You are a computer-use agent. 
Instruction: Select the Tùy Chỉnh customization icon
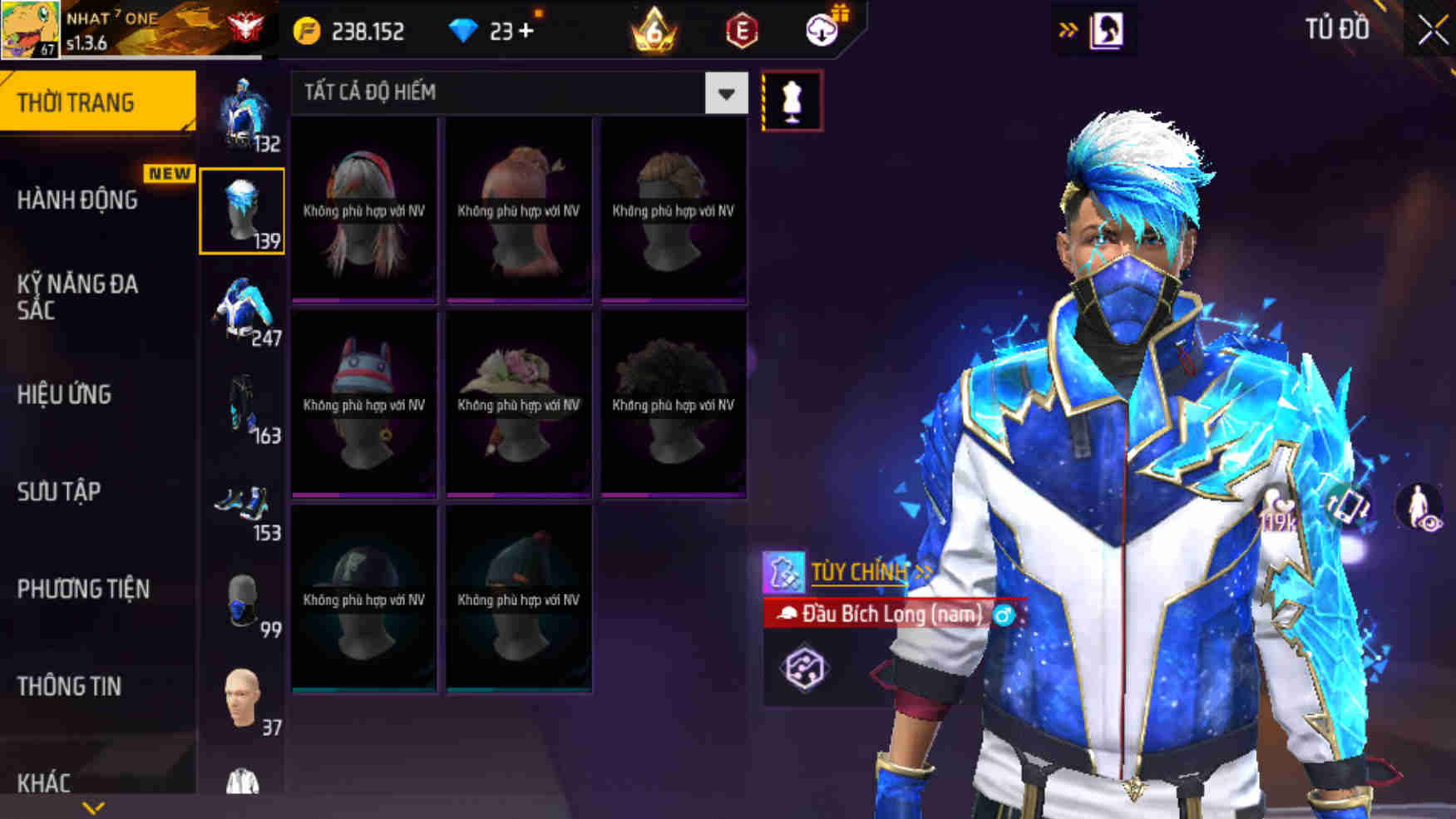point(786,572)
